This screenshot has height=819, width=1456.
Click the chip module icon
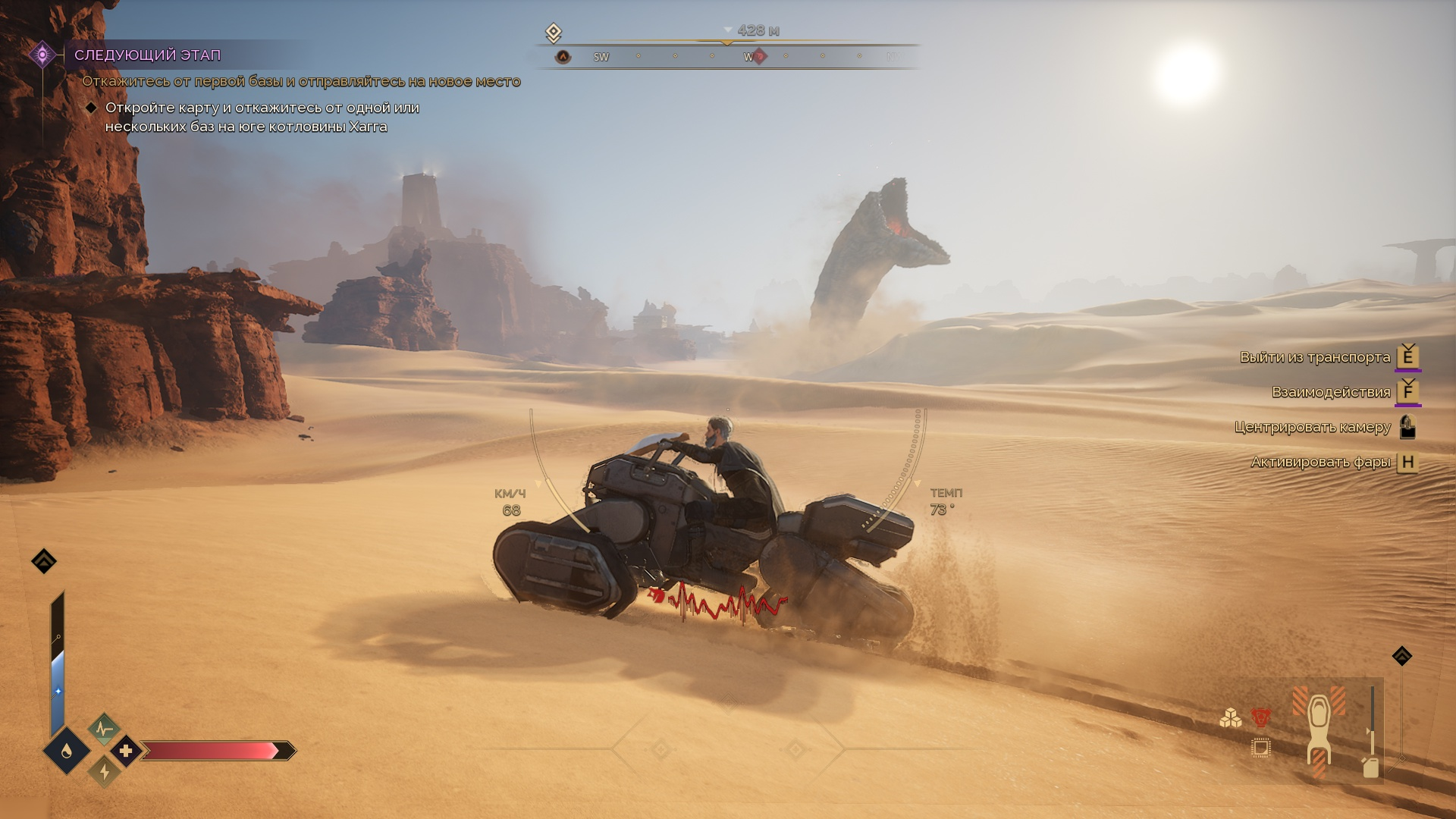click(1260, 748)
